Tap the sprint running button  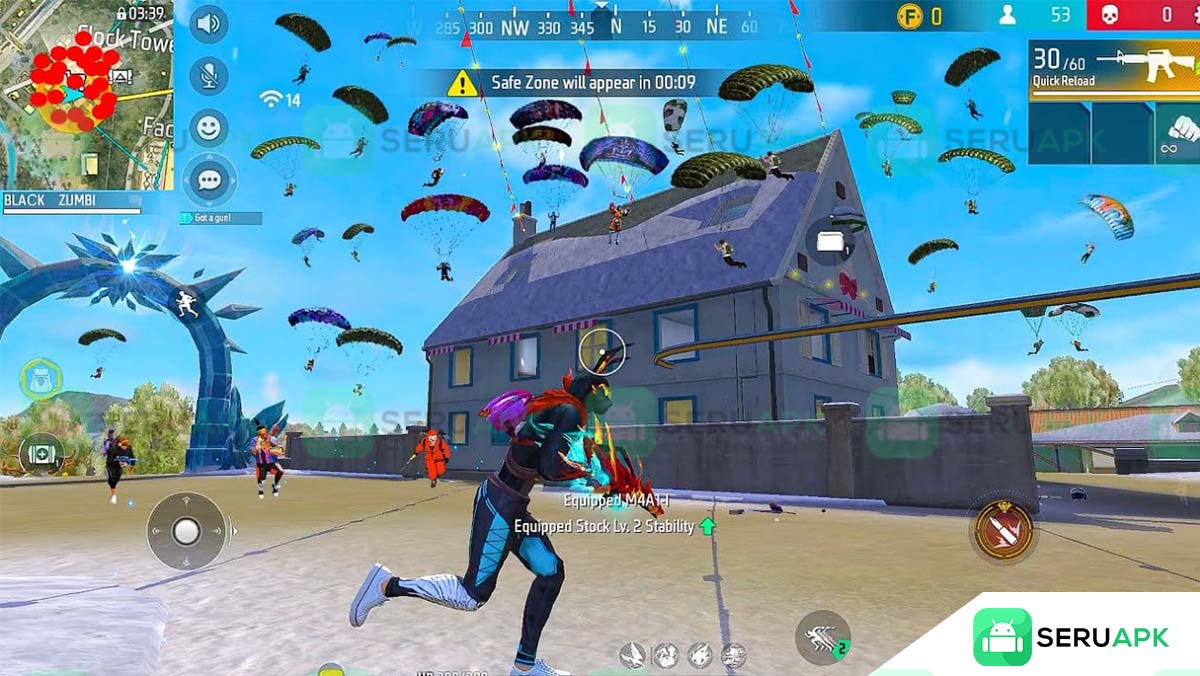coord(823,638)
